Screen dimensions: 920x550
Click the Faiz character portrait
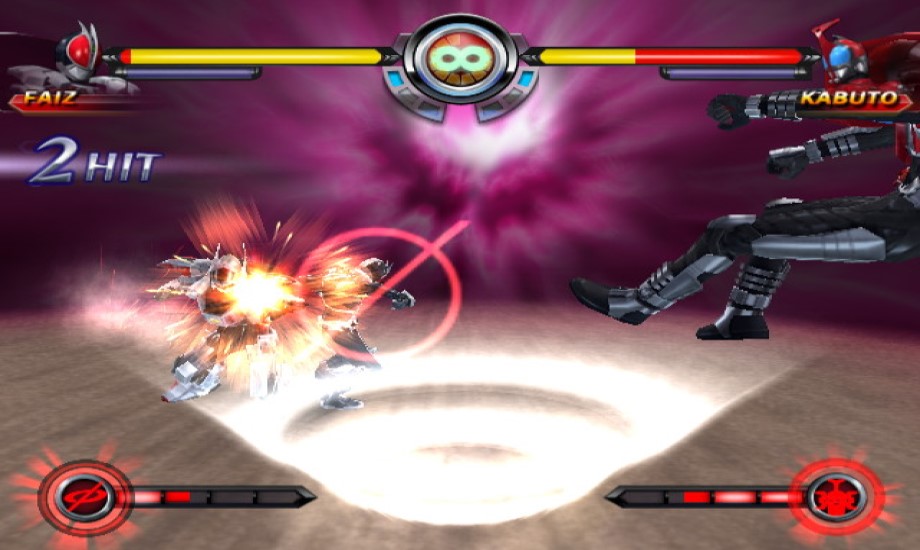click(76, 56)
